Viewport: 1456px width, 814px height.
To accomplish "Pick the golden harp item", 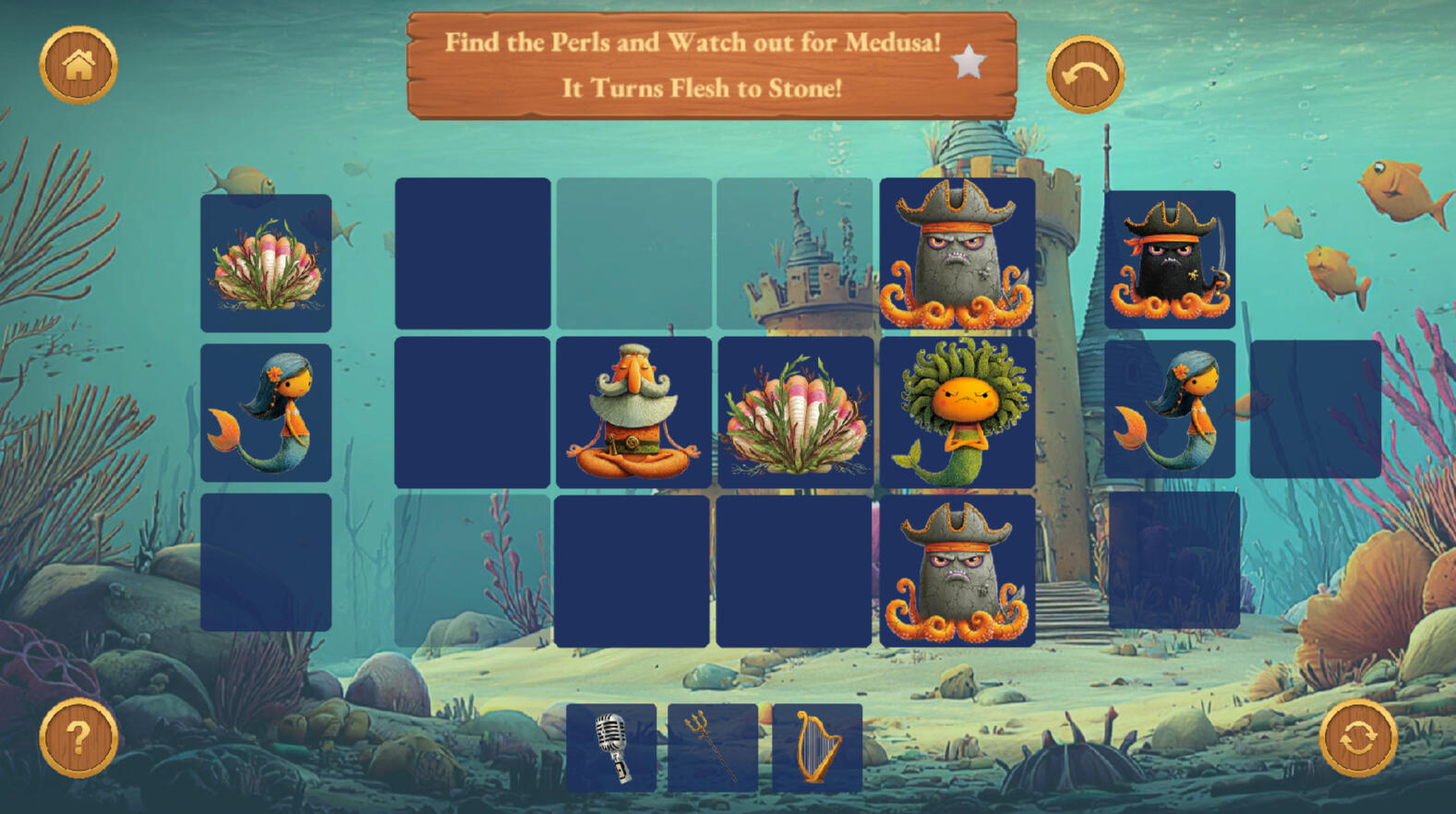I will click(817, 748).
